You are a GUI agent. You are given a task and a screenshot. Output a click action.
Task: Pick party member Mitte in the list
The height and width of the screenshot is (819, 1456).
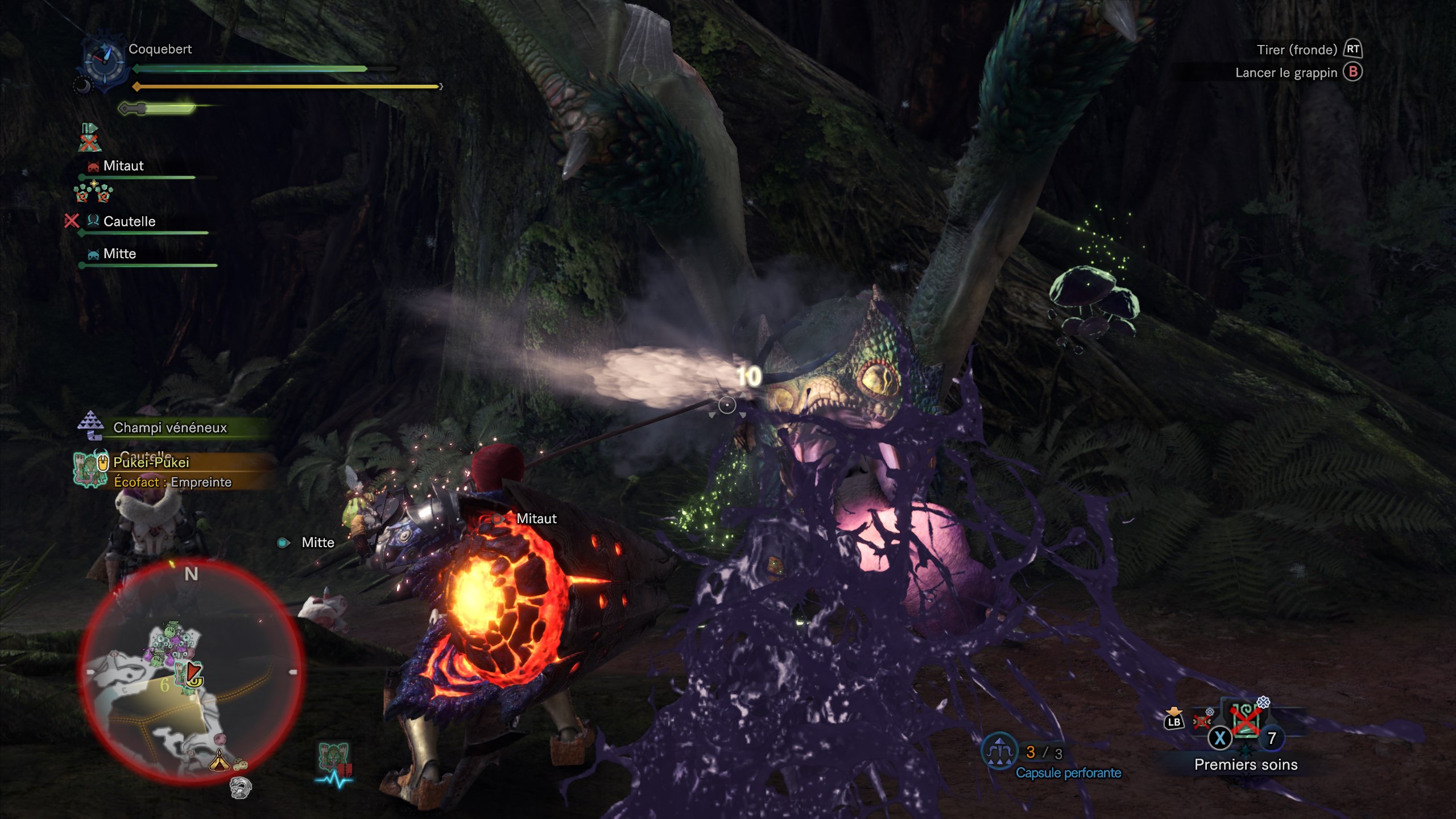click(119, 254)
